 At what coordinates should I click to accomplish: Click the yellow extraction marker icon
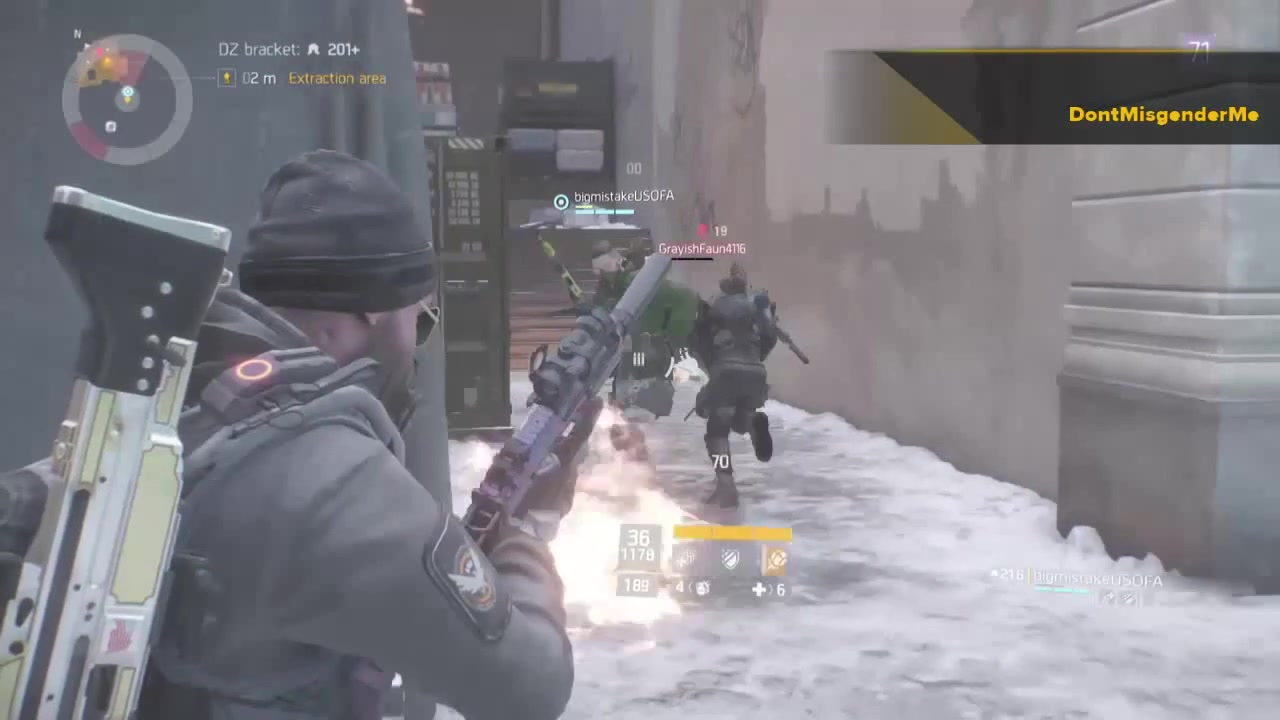[227, 78]
